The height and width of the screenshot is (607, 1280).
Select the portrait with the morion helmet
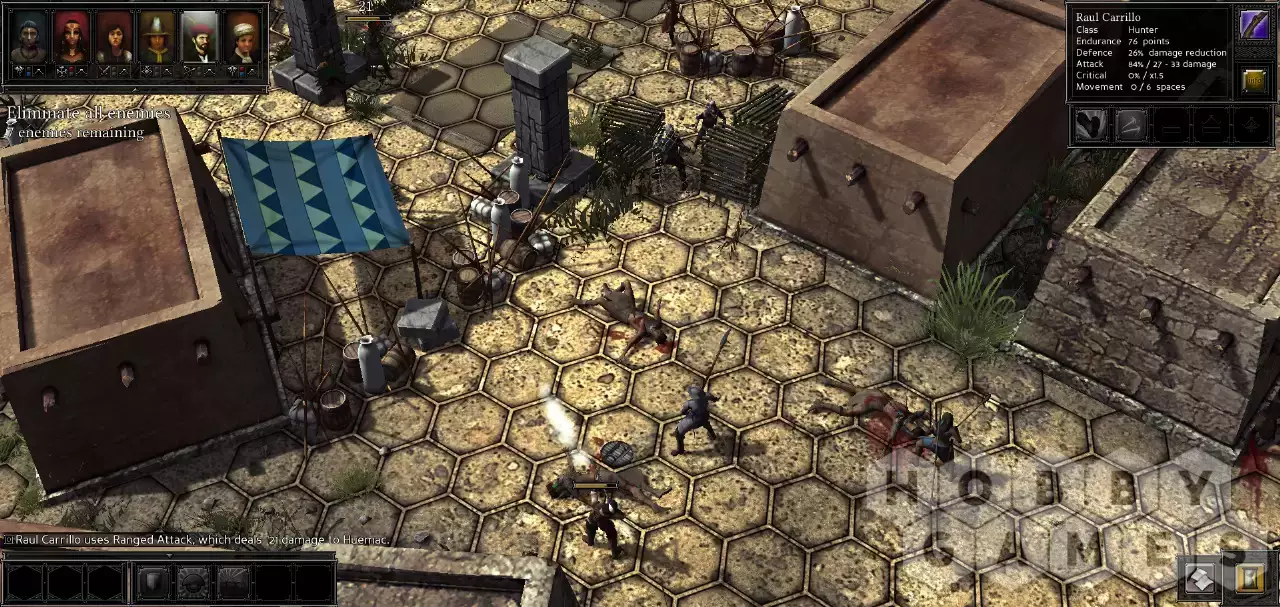(x=157, y=37)
